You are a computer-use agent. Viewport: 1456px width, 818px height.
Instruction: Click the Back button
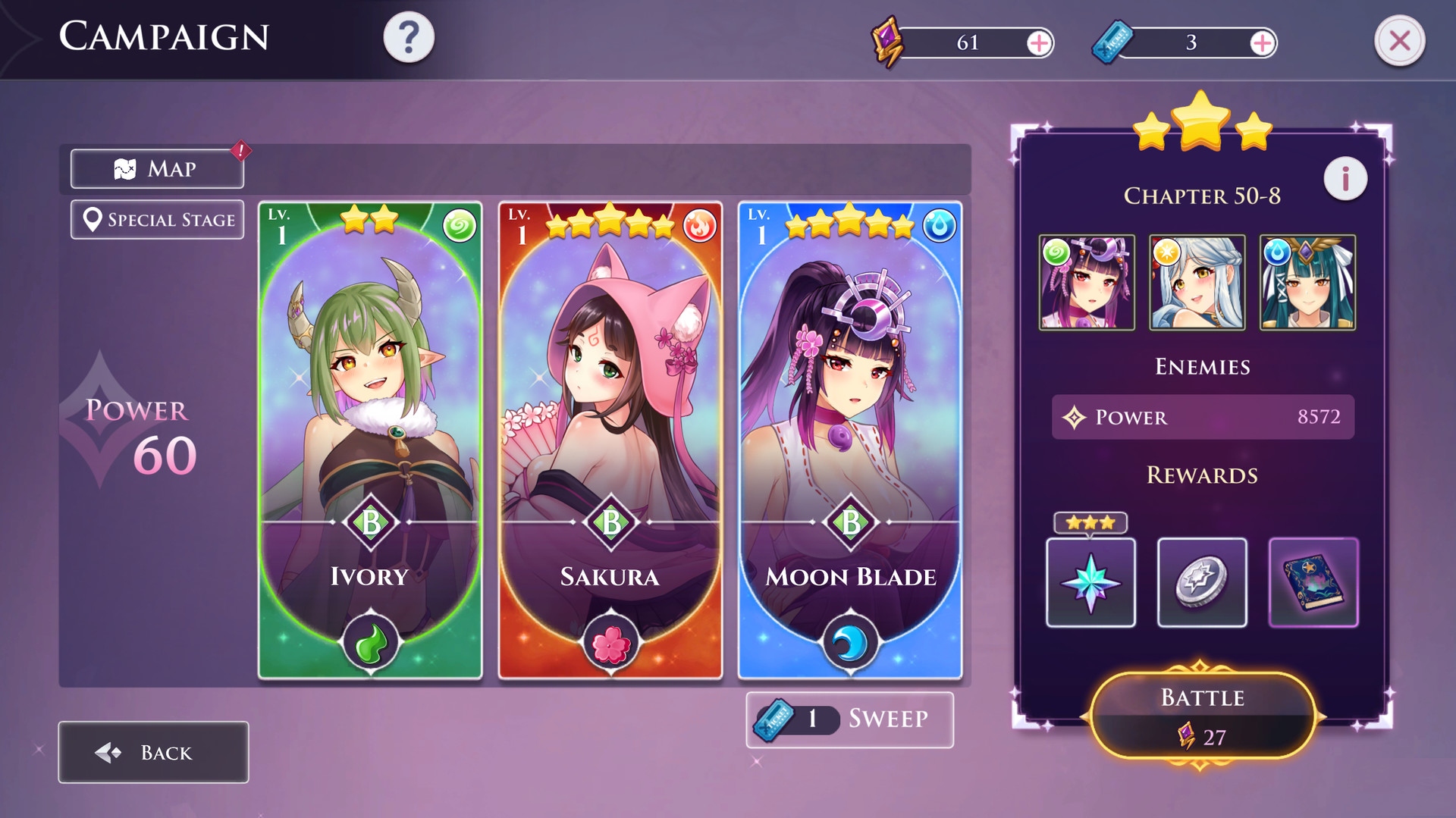(x=152, y=752)
